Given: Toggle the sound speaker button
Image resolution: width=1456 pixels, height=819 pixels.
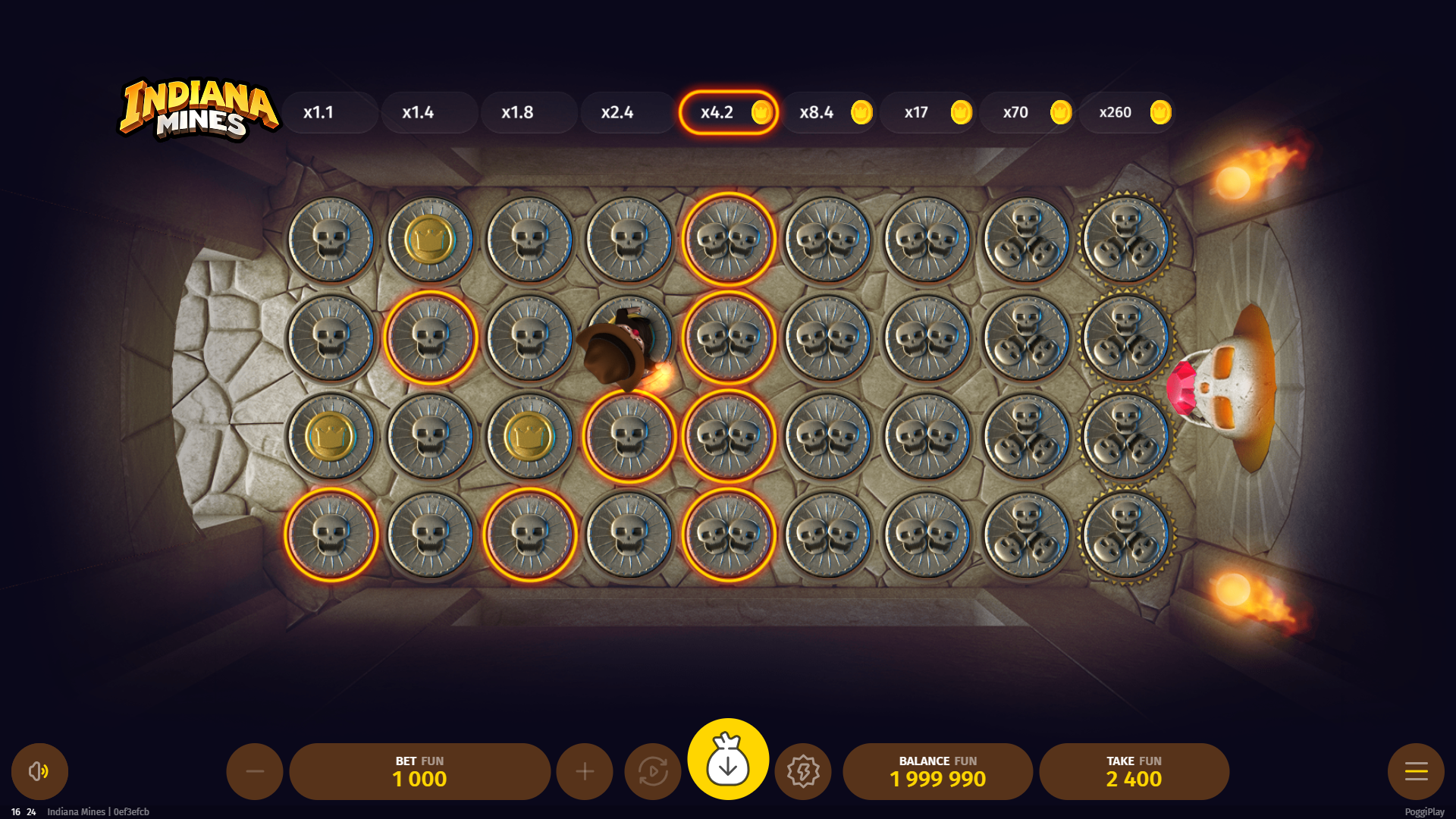Looking at the screenshot, I should pos(39,771).
